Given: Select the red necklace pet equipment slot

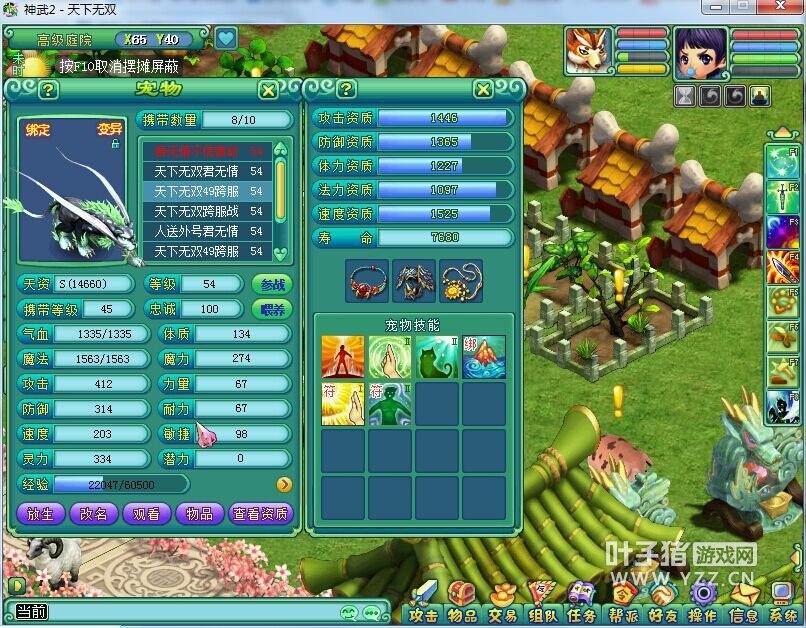Looking at the screenshot, I should pyautogui.click(x=367, y=281).
